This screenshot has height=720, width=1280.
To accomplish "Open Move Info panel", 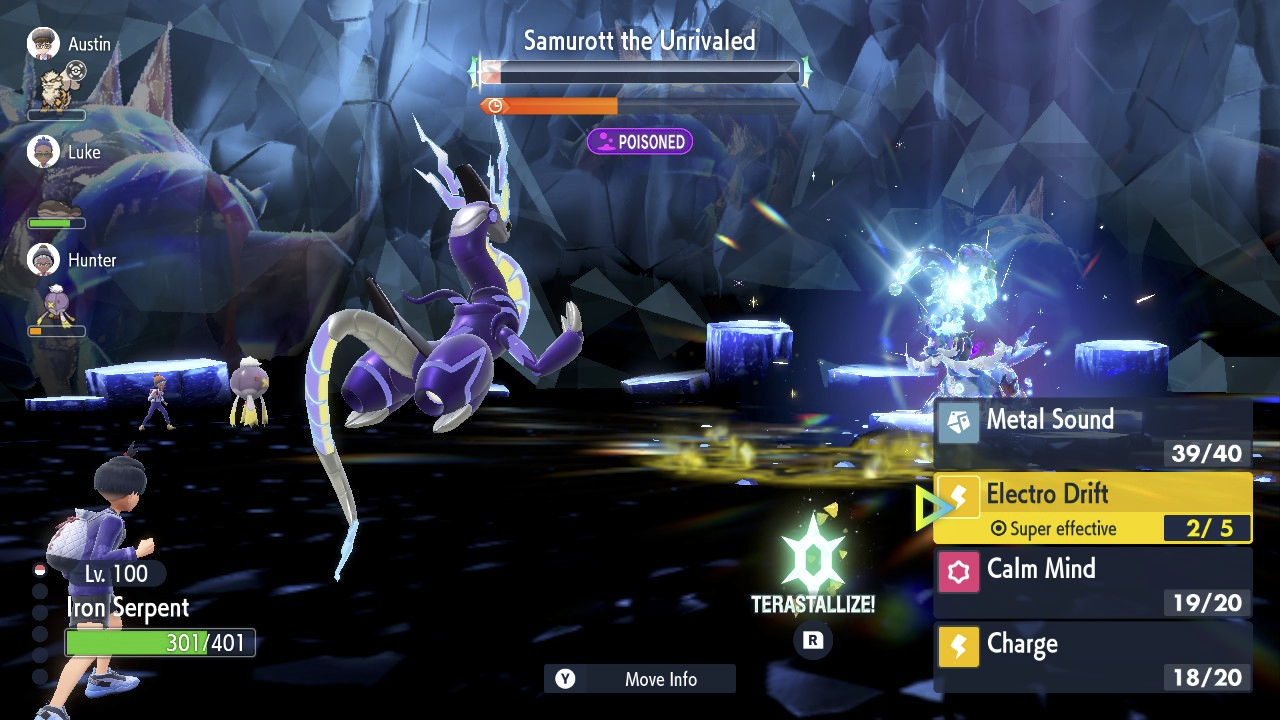I will pyautogui.click(x=640, y=679).
